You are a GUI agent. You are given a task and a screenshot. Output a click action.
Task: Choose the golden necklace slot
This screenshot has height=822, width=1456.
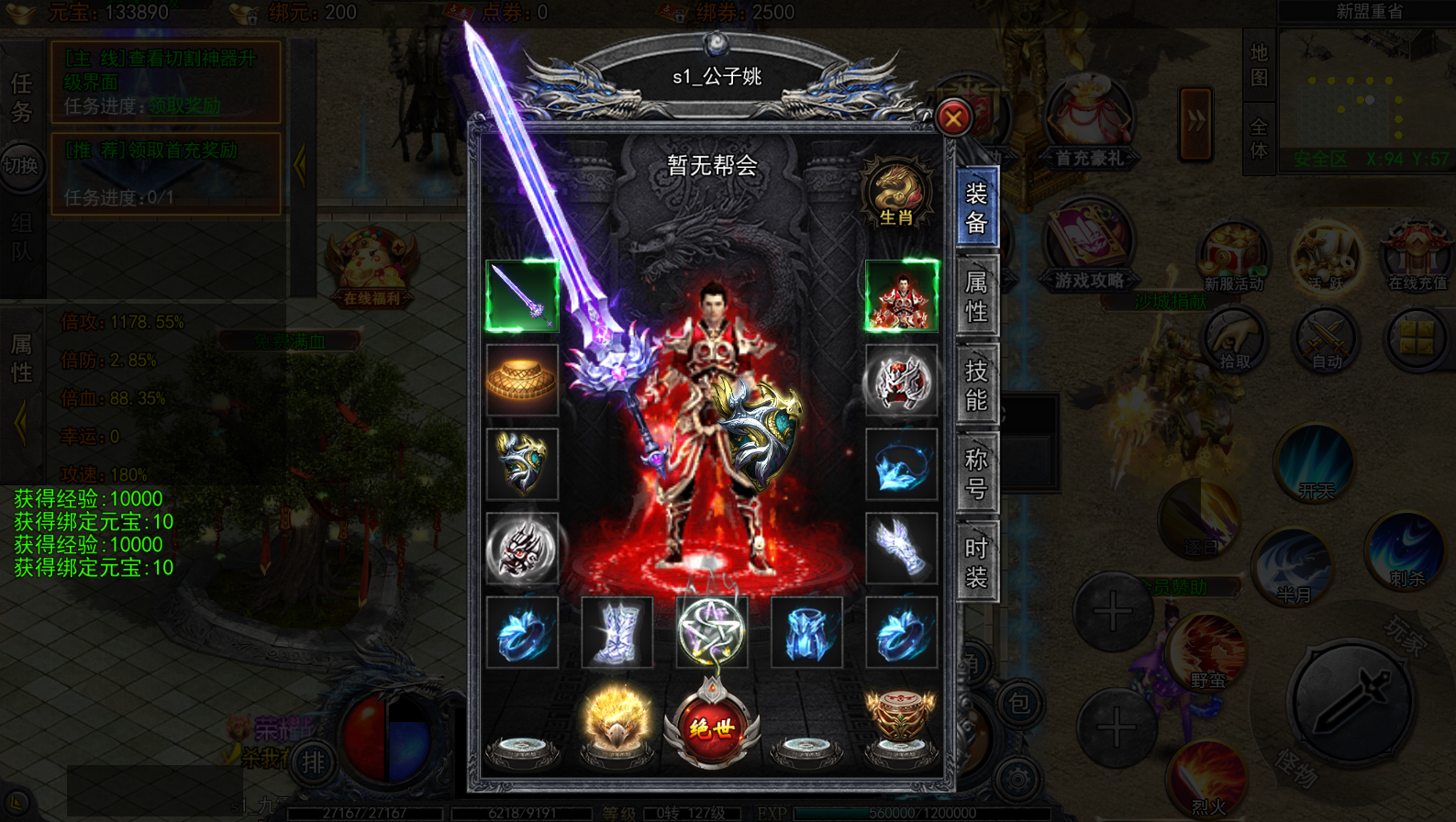[x=522, y=380]
